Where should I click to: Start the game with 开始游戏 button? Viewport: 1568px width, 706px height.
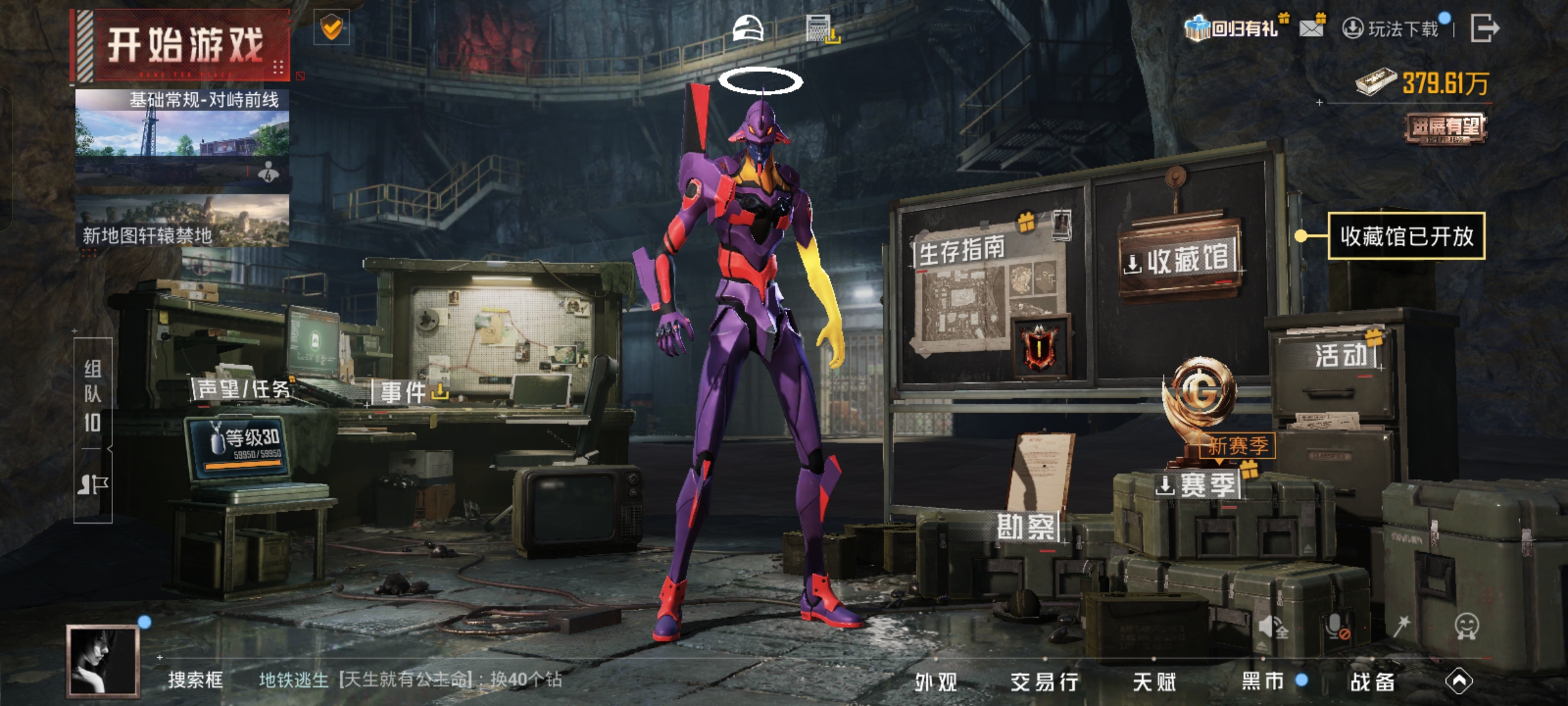[x=183, y=46]
